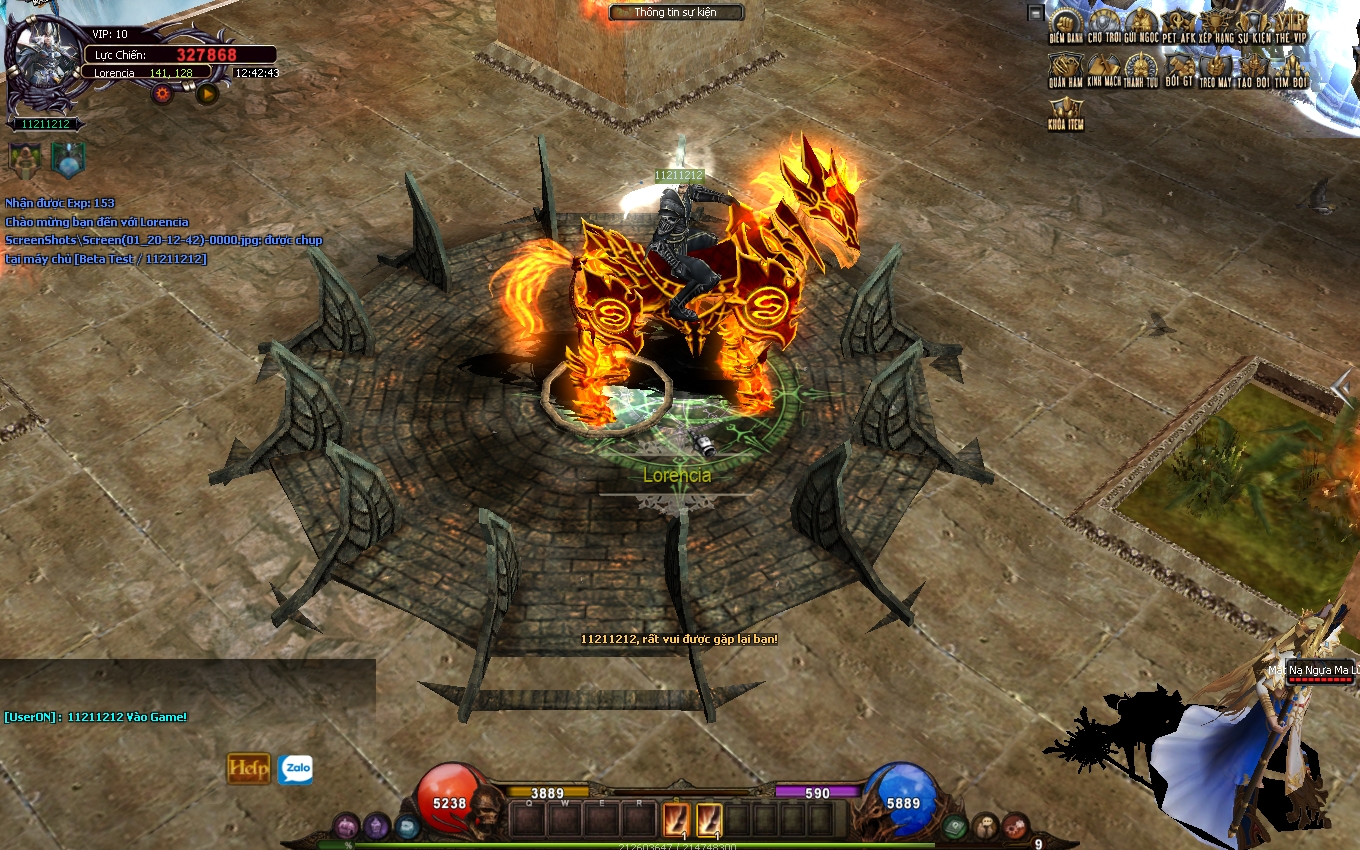
Task: Click the Thông tin sự kiện button
Action: 677,13
